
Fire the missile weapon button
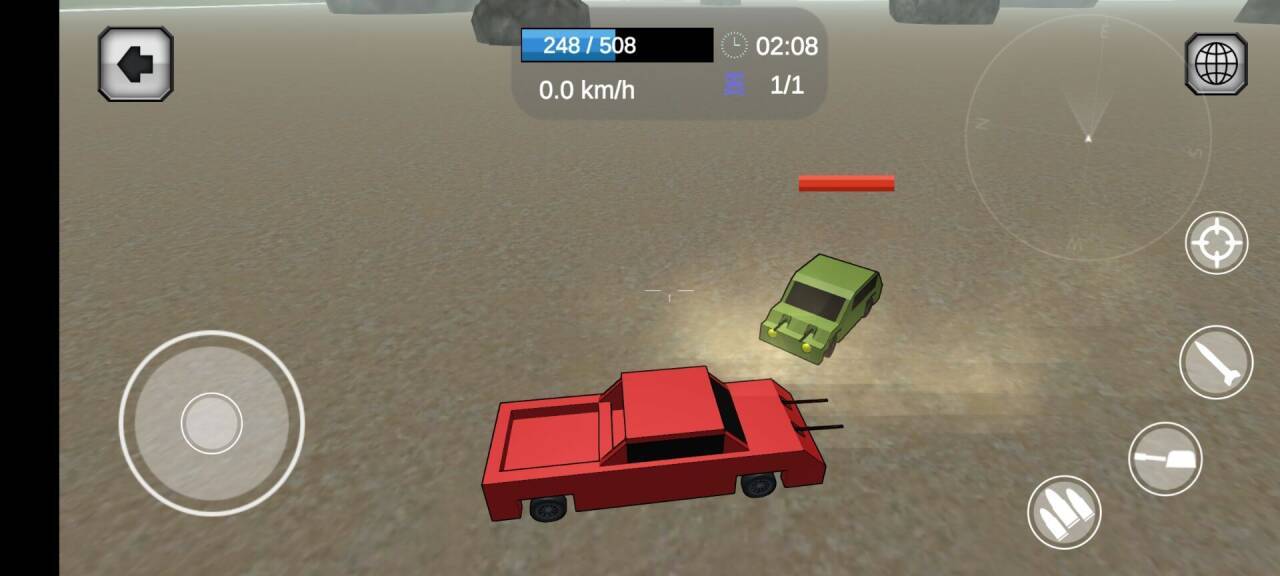(x=1216, y=362)
